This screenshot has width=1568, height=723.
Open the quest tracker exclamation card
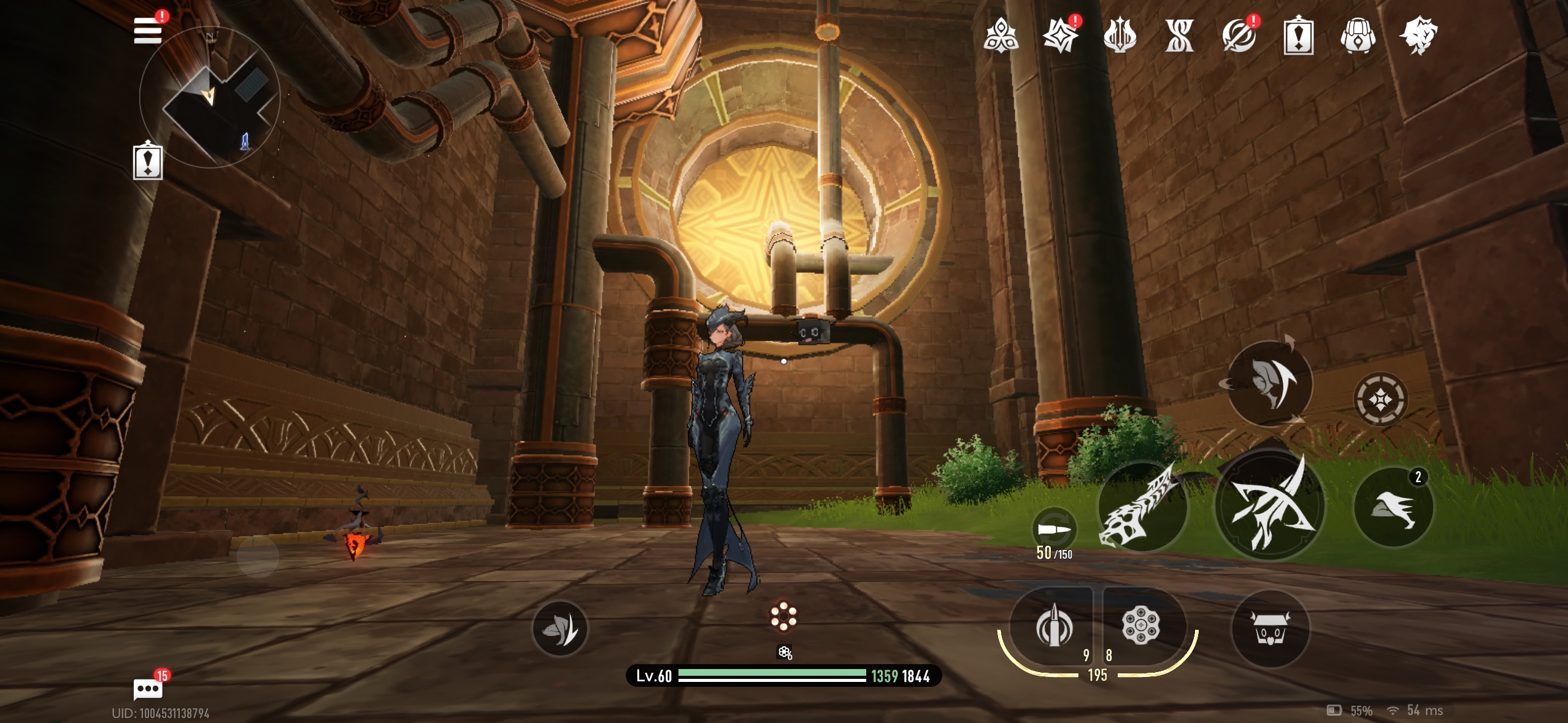pos(148,161)
